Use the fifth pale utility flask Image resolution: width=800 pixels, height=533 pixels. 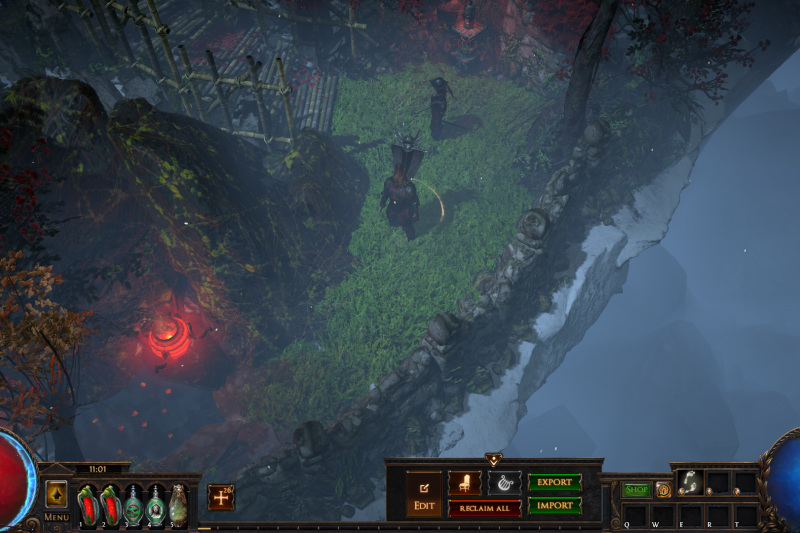pyautogui.click(x=178, y=503)
